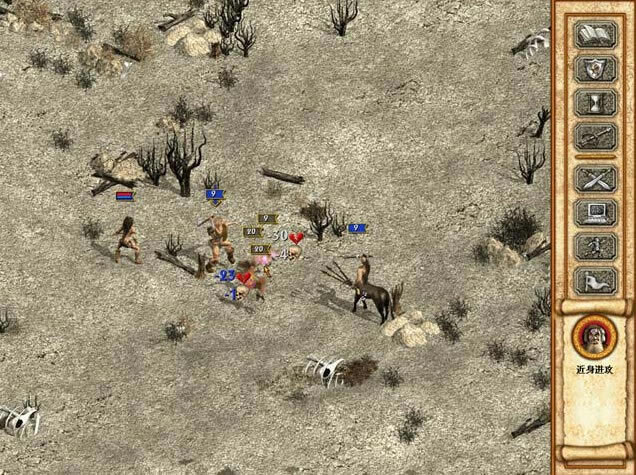This screenshot has width=636, height=475.
Task: Click the shield defend button
Action: (x=595, y=70)
